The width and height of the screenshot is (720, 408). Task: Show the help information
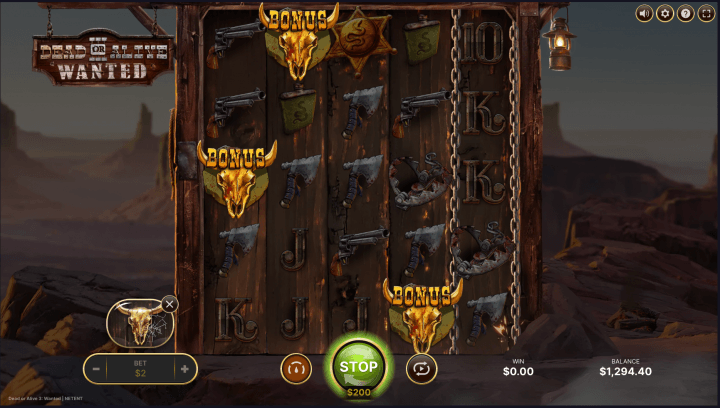click(686, 14)
